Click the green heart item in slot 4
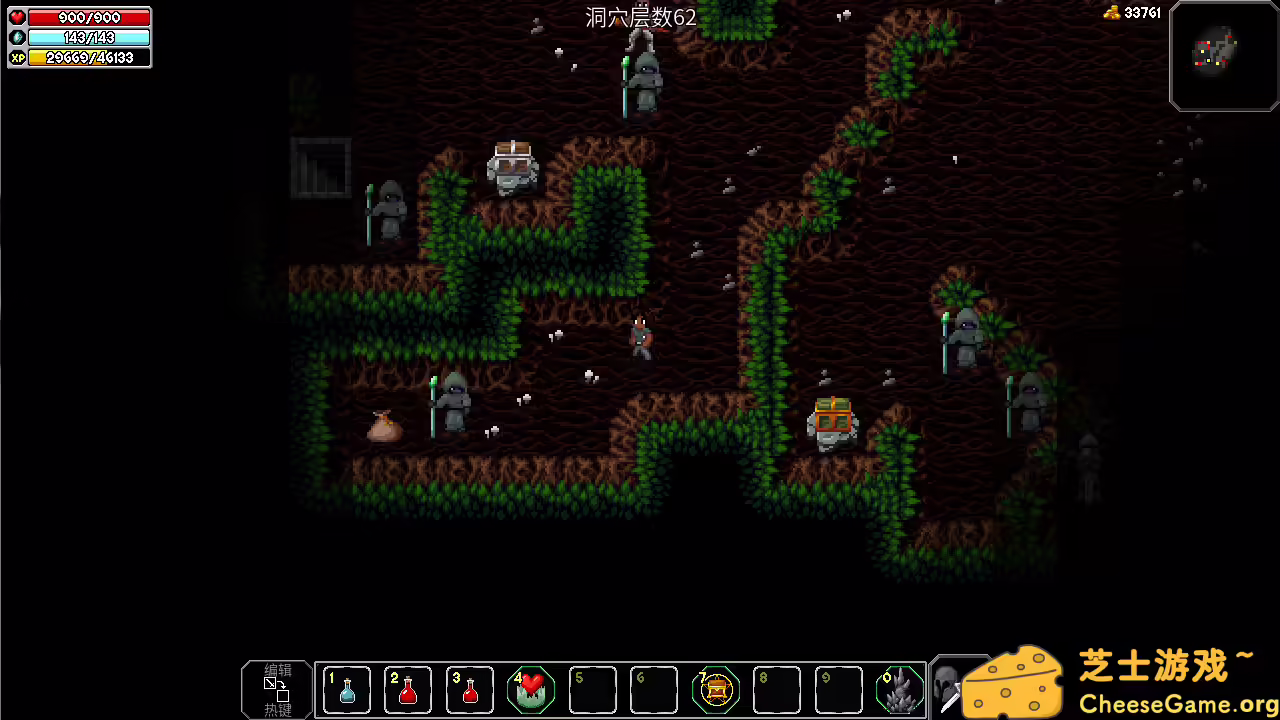Viewport: 1280px width, 720px height. (x=531, y=690)
